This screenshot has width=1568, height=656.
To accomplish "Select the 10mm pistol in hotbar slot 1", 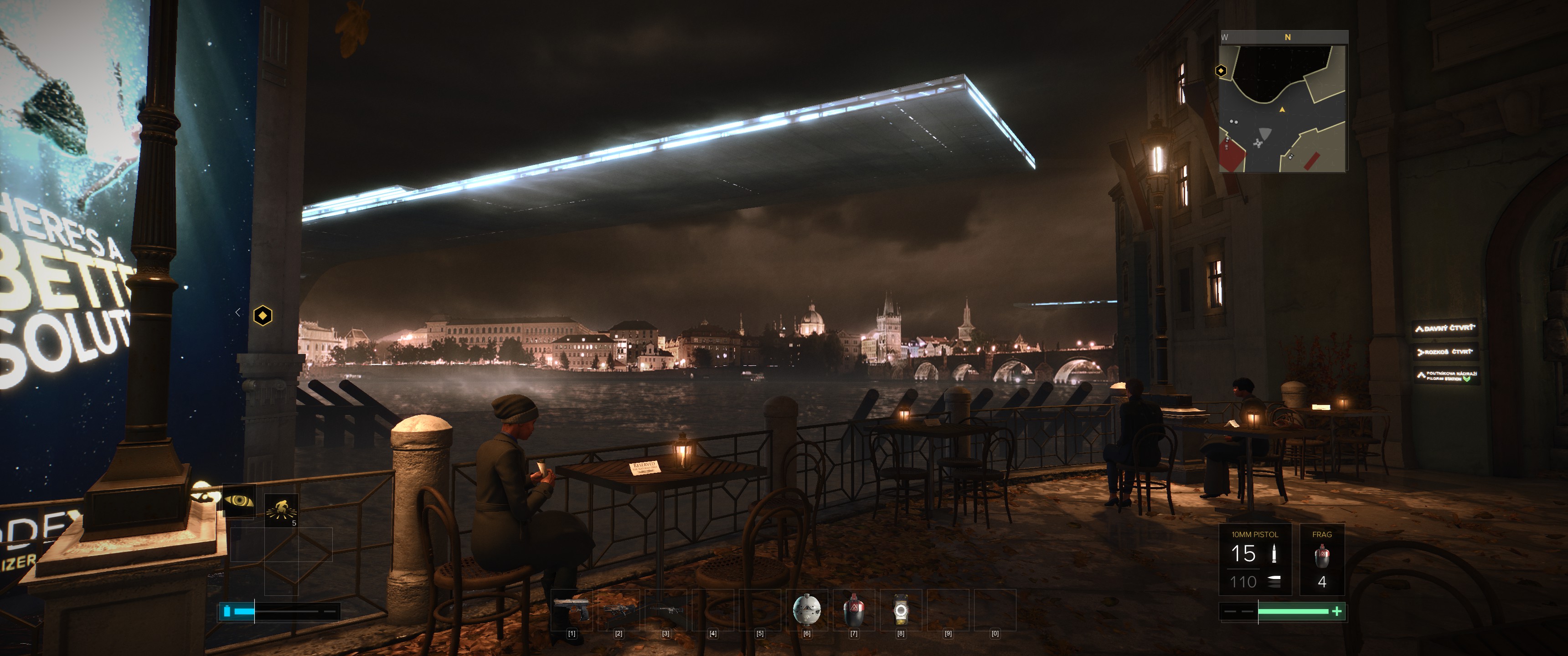I will [571, 610].
